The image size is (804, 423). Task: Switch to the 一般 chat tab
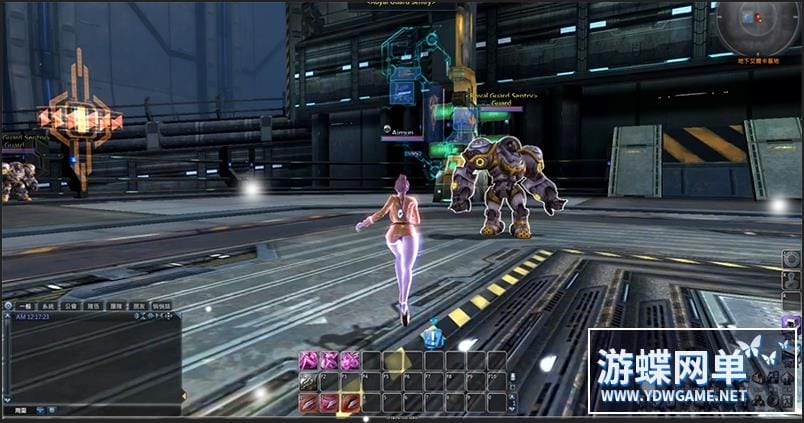26,306
